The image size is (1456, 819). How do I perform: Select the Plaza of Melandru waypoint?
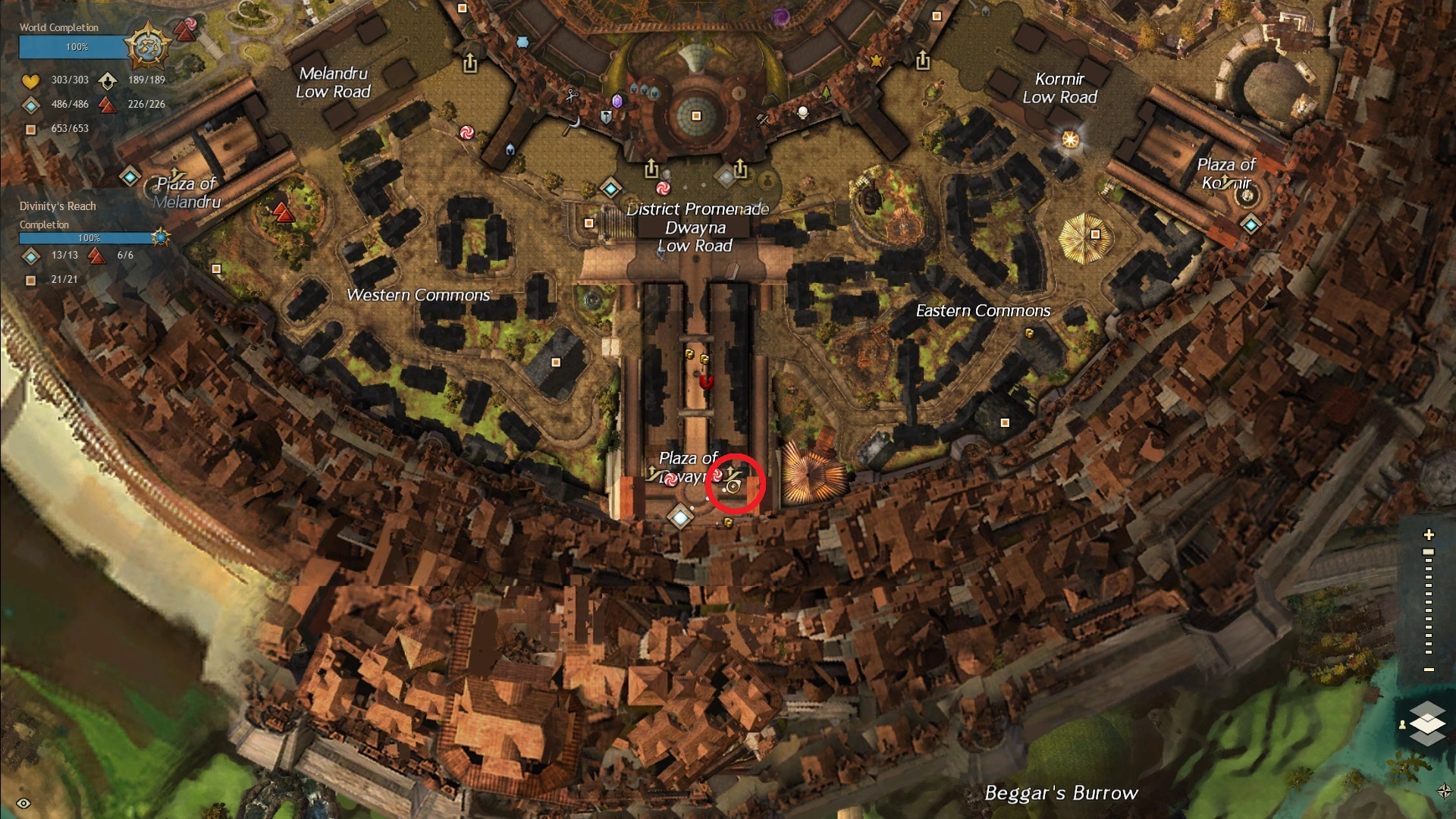[130, 177]
